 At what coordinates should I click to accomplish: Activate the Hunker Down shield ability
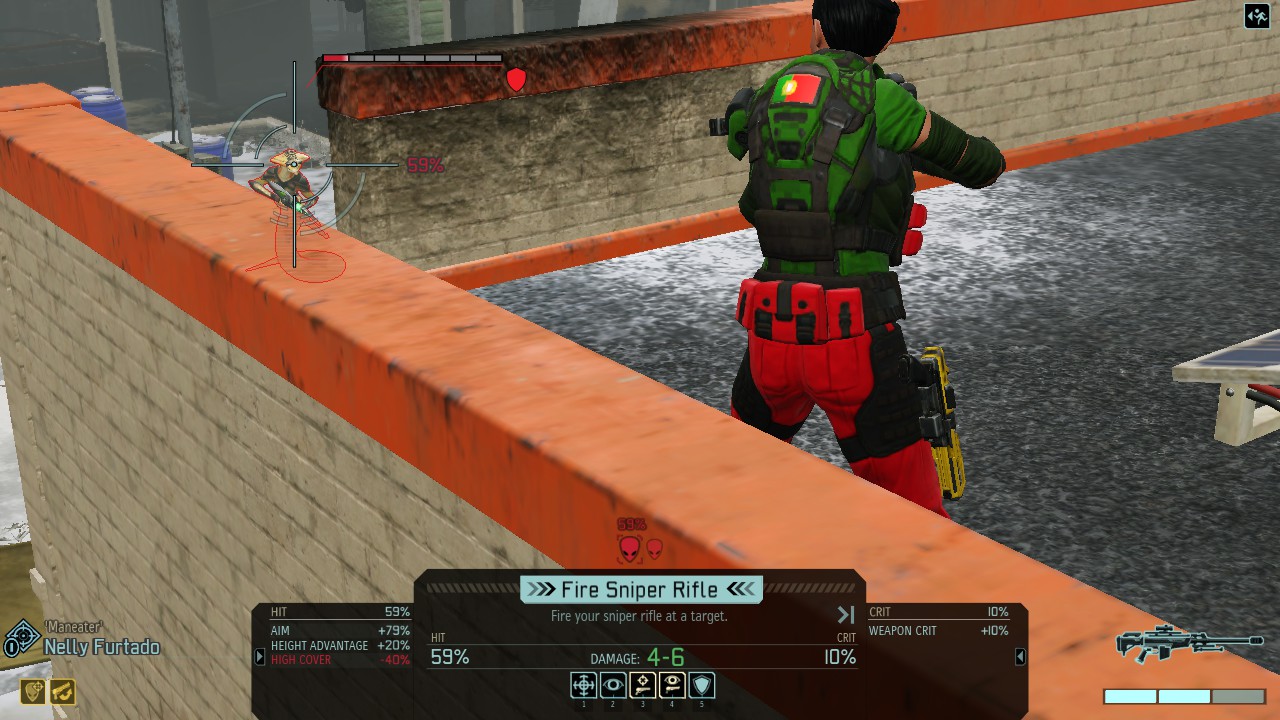pyautogui.click(x=702, y=685)
